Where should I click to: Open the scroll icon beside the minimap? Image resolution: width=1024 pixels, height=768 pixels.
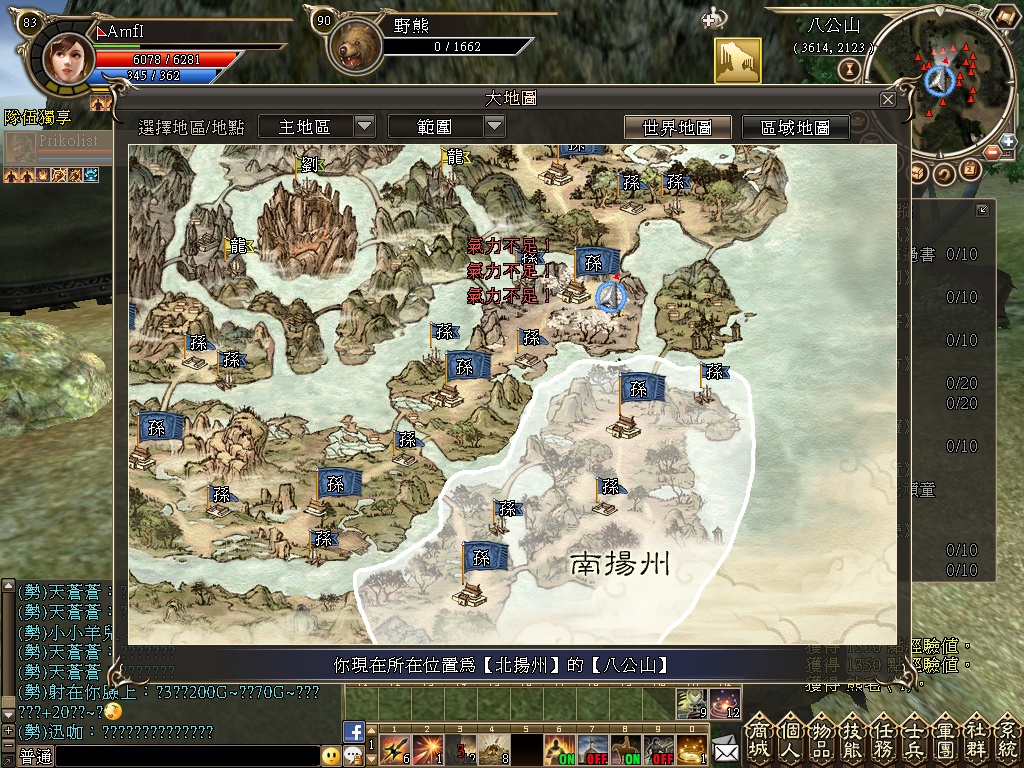pyautogui.click(x=1003, y=17)
